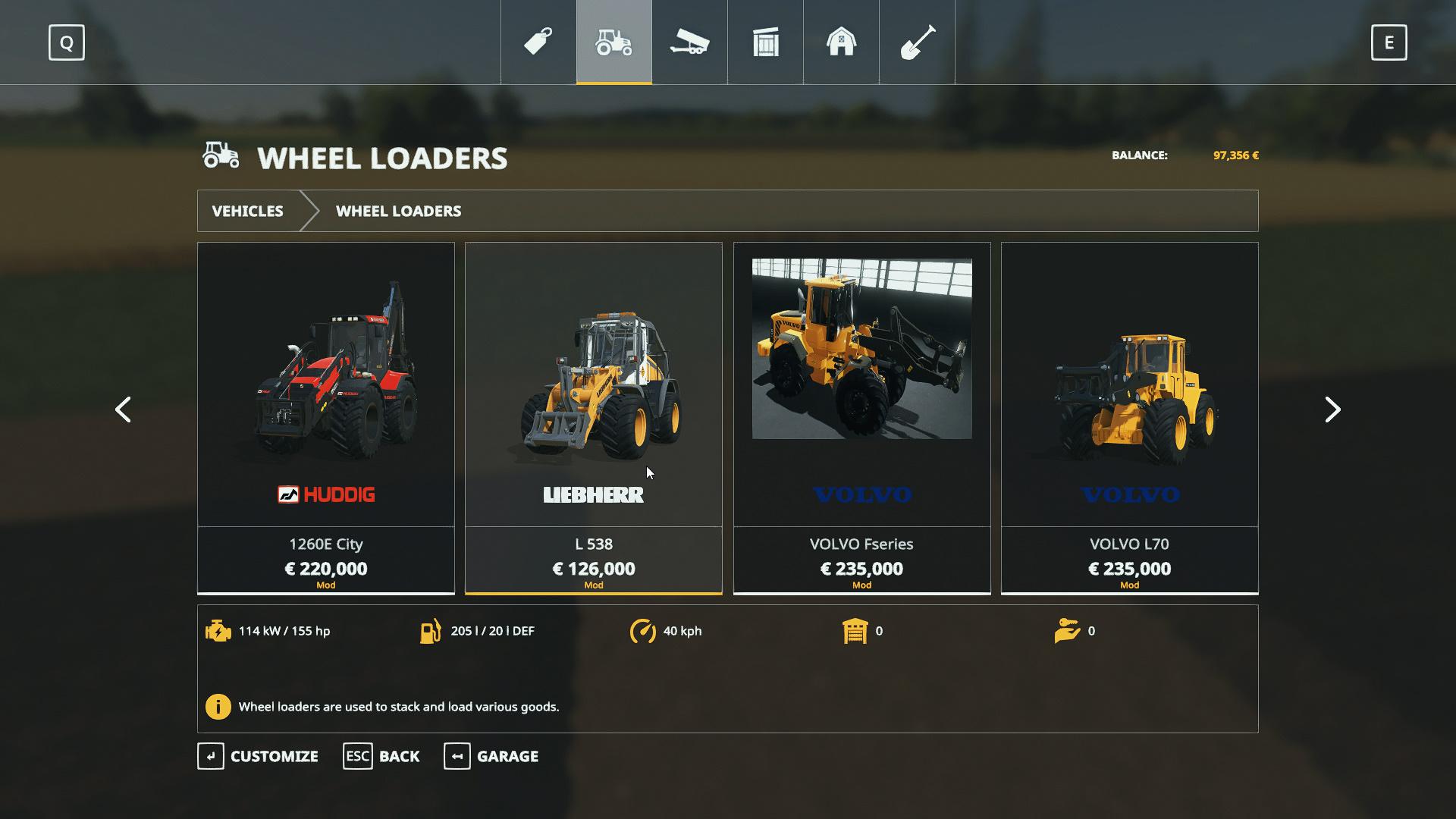Click the Back button
This screenshot has width=1456, height=819.
(381, 756)
